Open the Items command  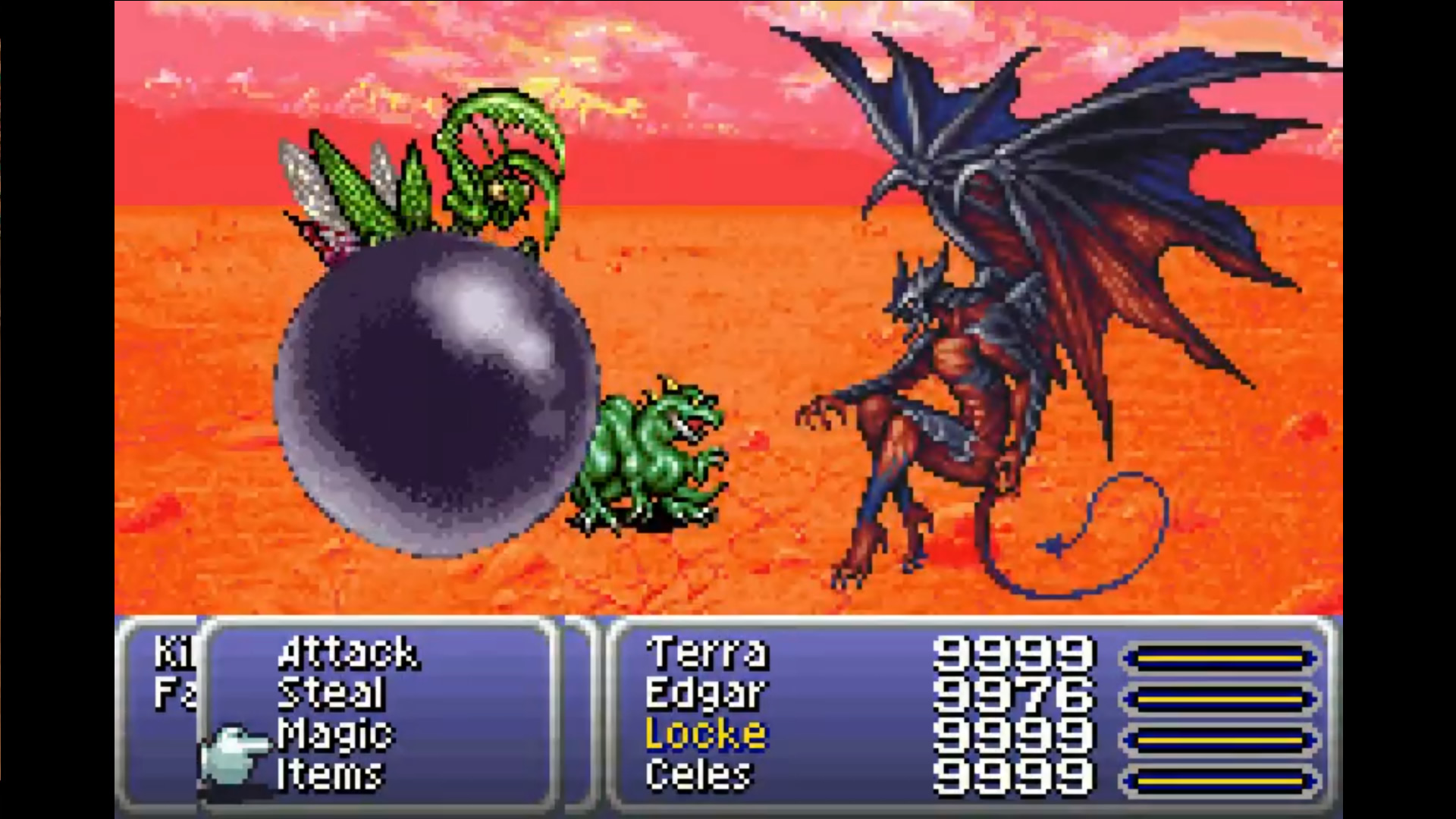[x=330, y=773]
